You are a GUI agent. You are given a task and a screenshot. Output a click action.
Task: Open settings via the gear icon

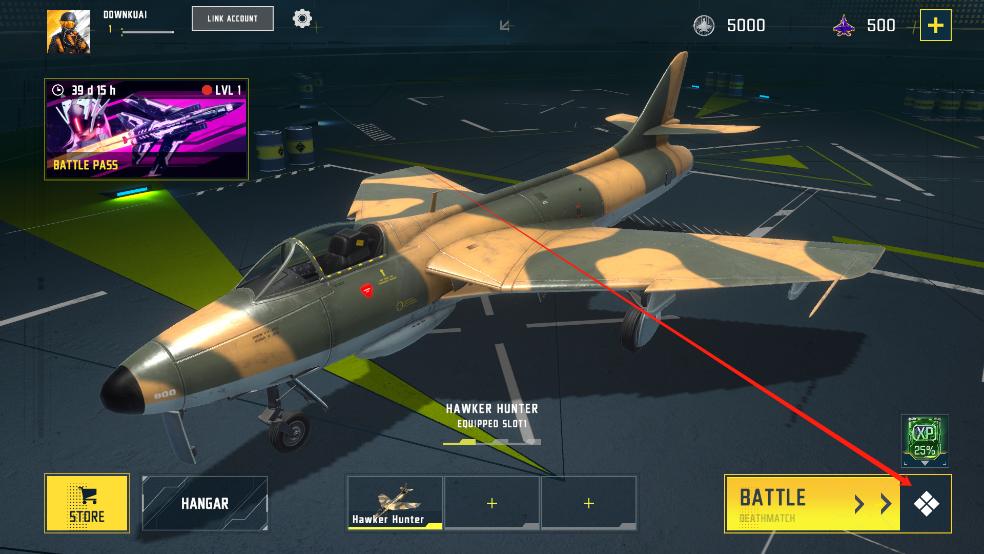302,18
